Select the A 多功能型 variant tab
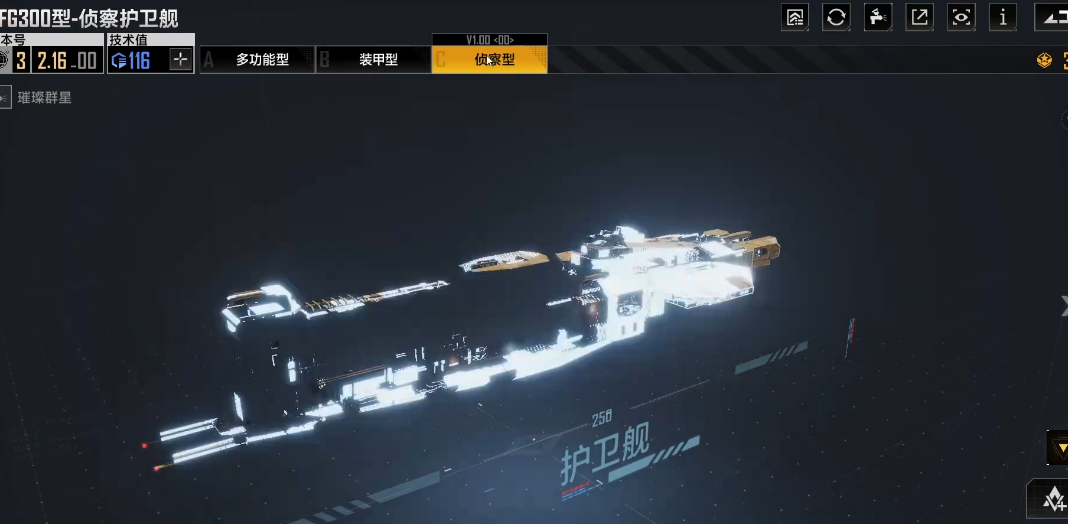Viewport: 1068px width, 524px height. click(x=258, y=60)
